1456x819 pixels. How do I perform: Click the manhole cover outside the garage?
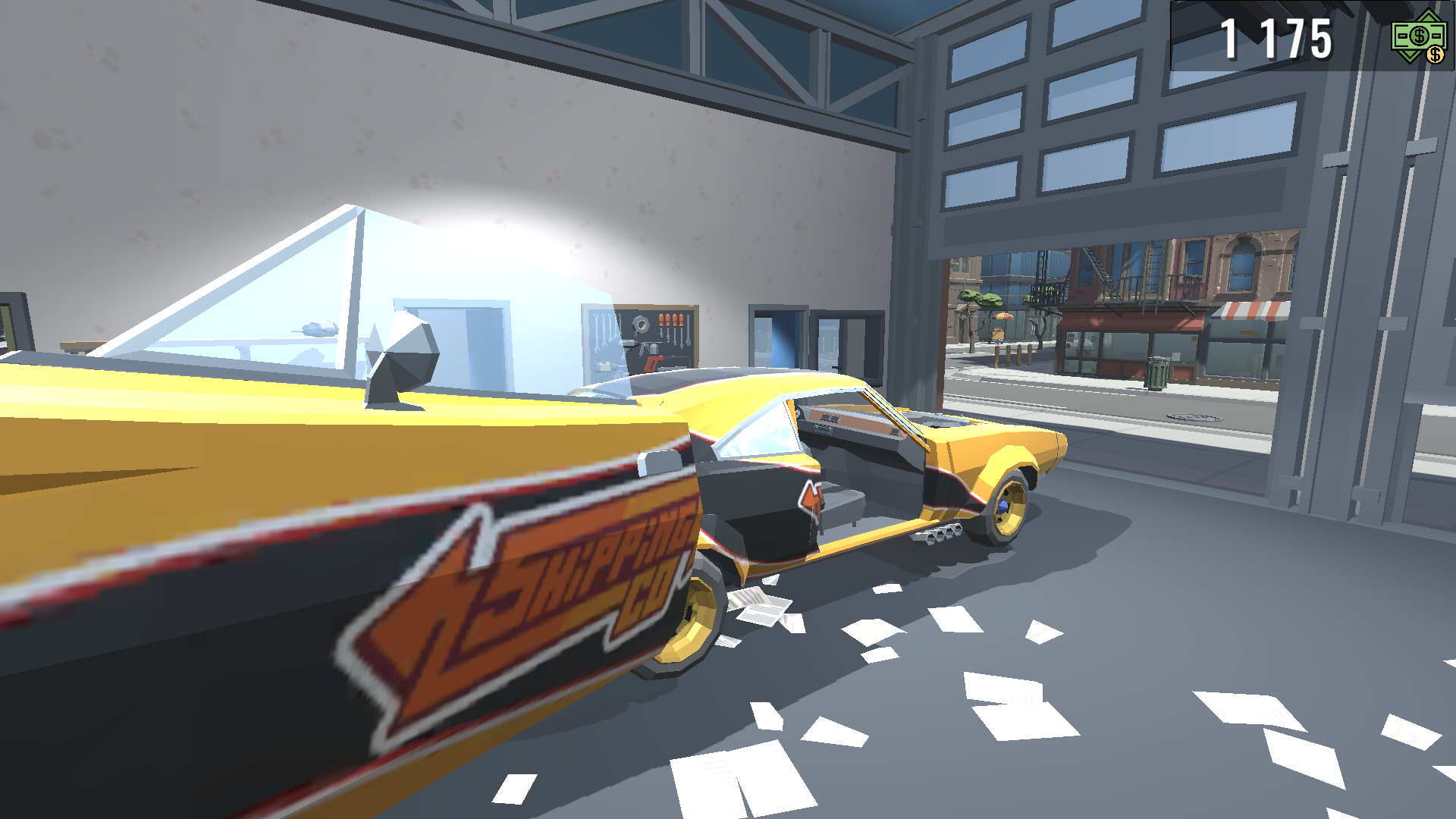click(x=1194, y=419)
